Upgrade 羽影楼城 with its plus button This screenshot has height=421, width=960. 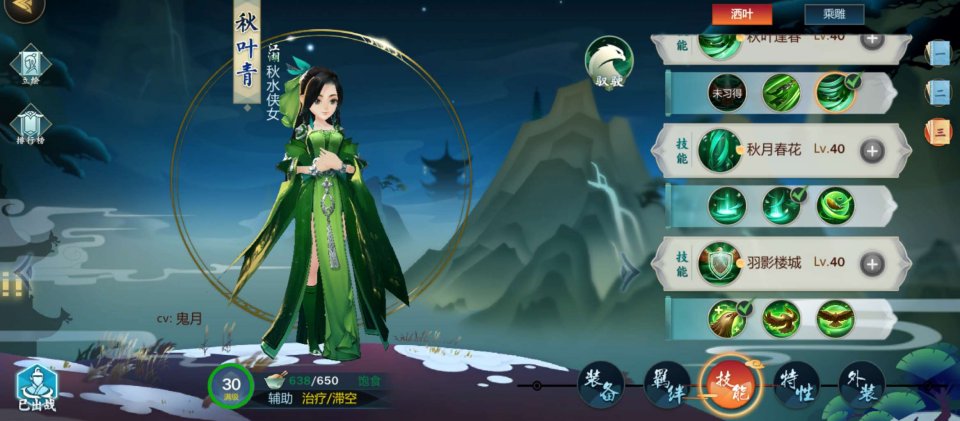coord(872,263)
